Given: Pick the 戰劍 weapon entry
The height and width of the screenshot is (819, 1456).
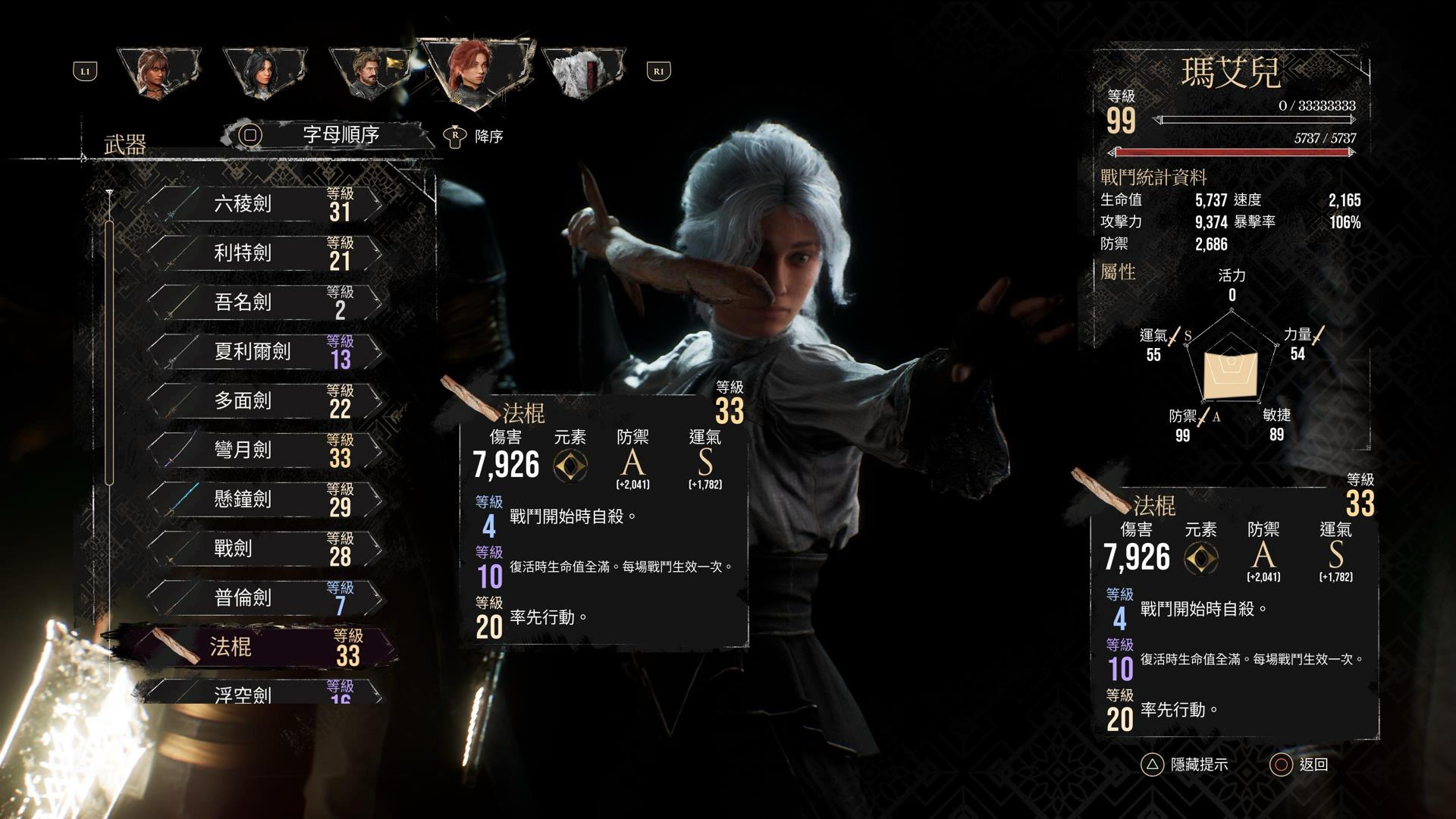Looking at the screenshot, I should [x=262, y=549].
